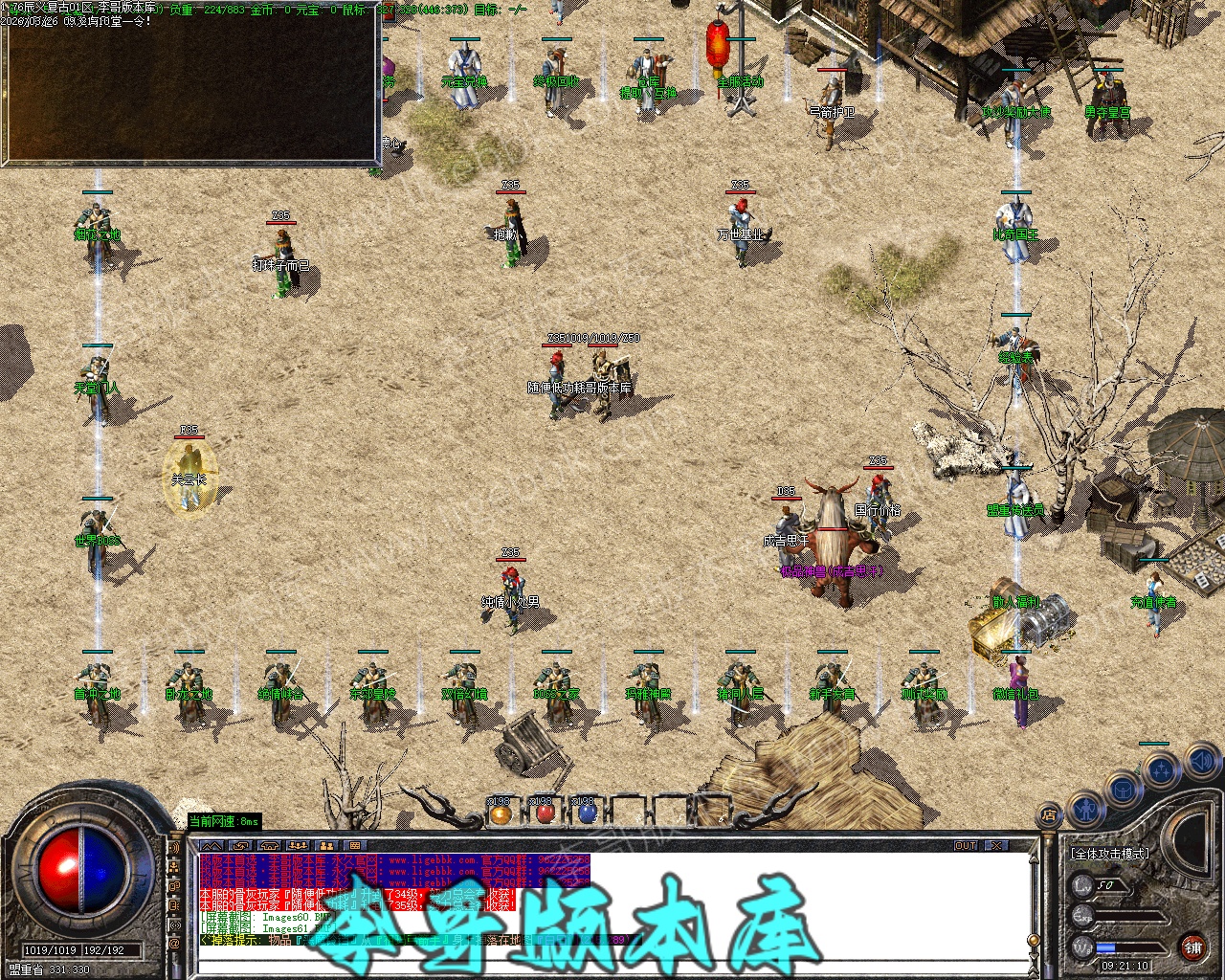This screenshot has width=1225, height=980.
Task: Click the three-person group chat toolbar button
Action: (298, 846)
